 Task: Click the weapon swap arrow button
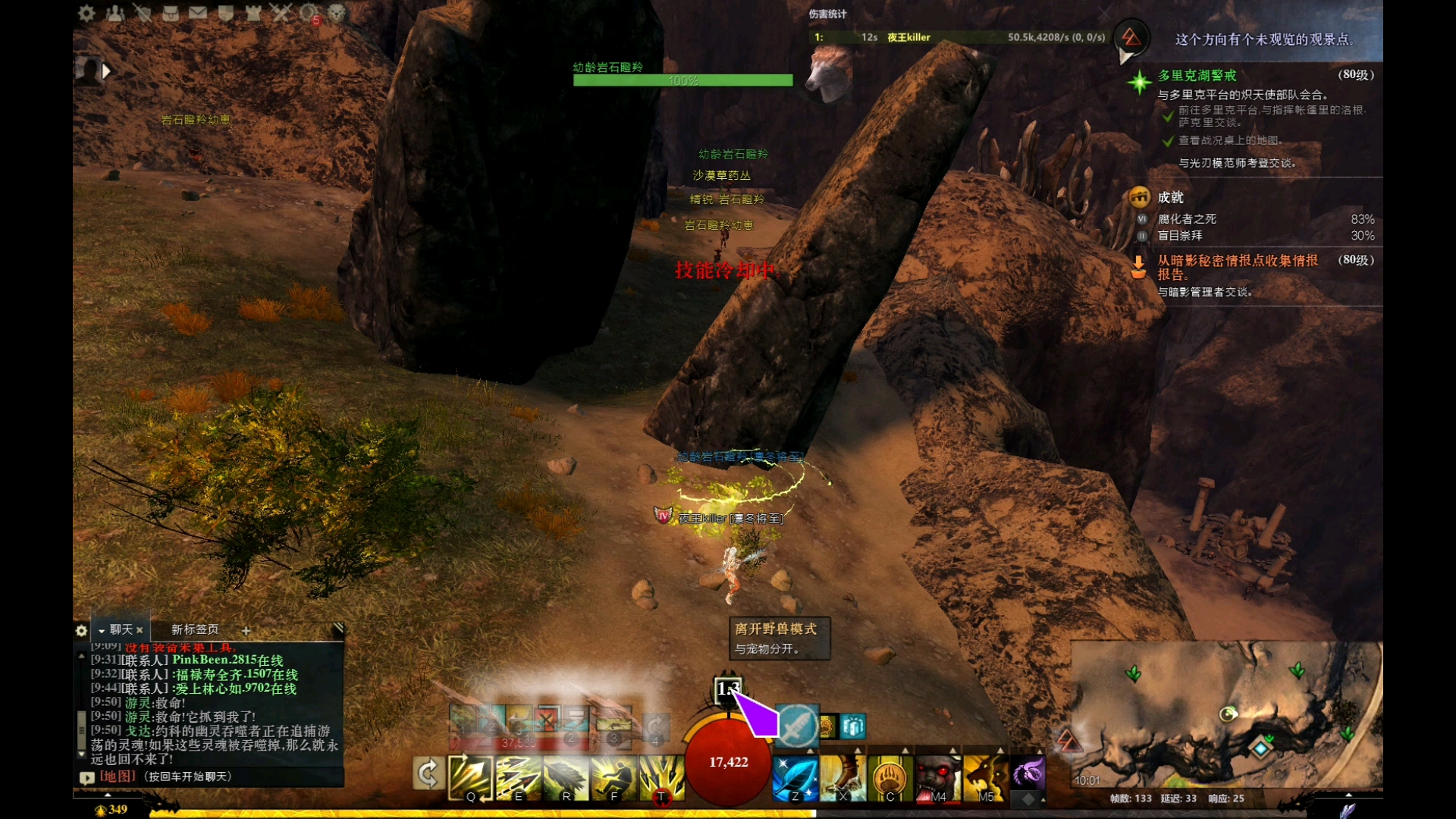click(x=428, y=774)
